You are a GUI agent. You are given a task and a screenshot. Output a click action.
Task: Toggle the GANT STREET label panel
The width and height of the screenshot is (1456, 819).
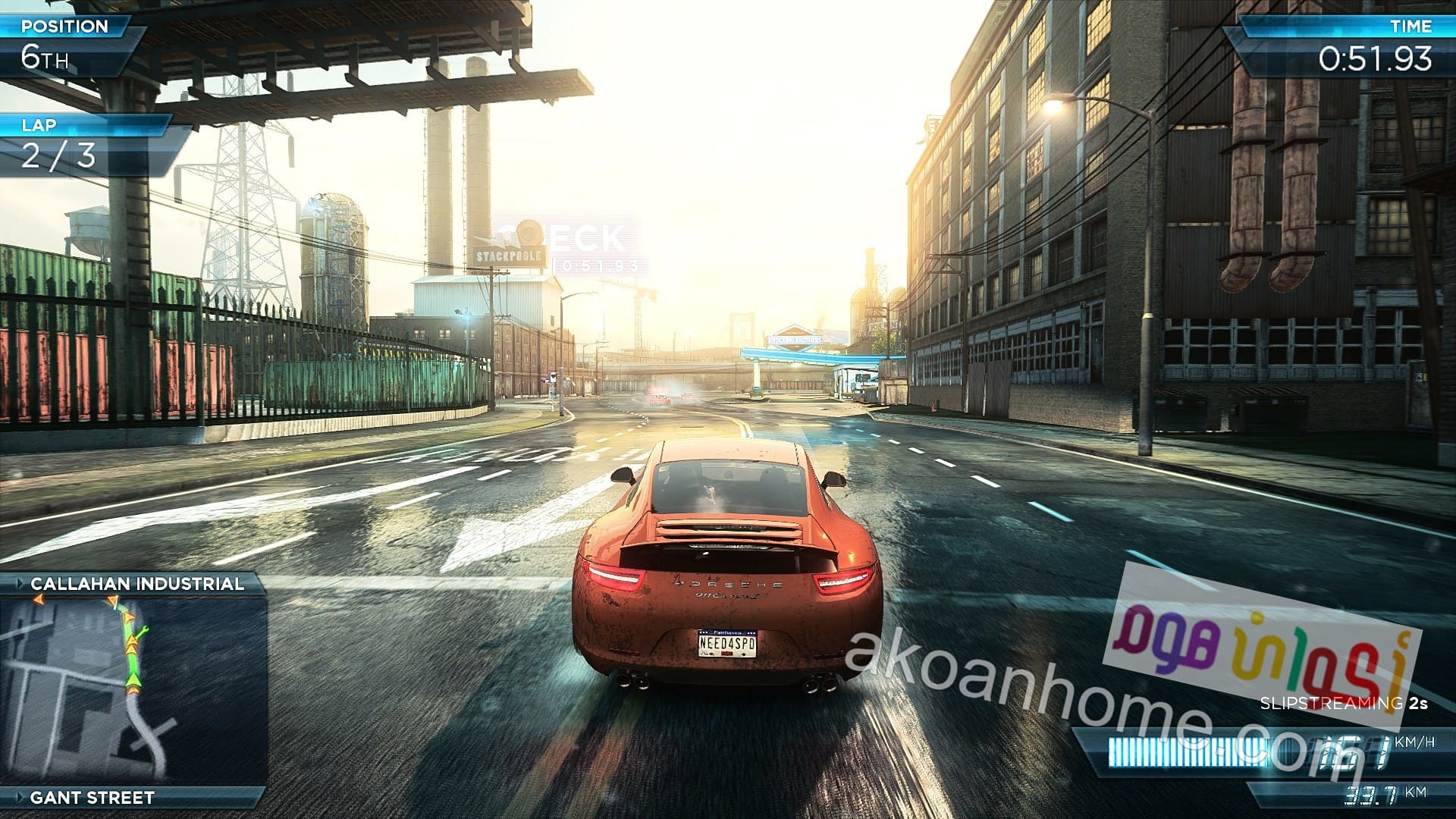click(91, 797)
